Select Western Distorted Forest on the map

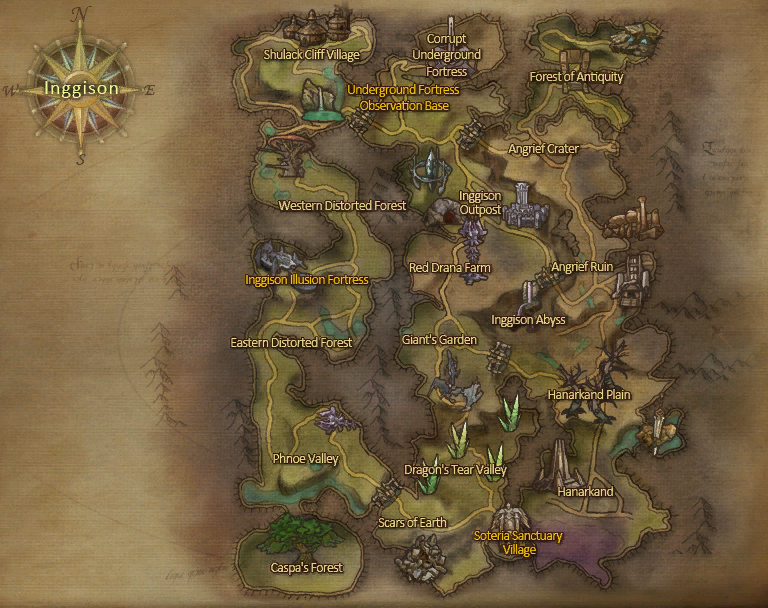[x=342, y=206]
